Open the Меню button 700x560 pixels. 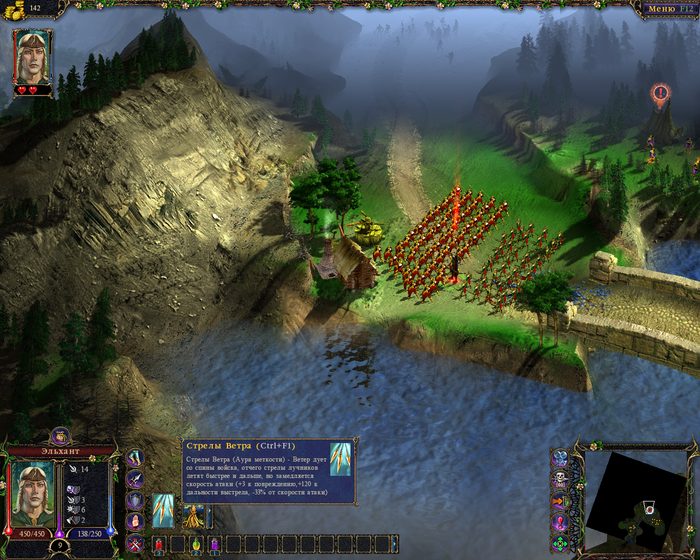(668, 8)
